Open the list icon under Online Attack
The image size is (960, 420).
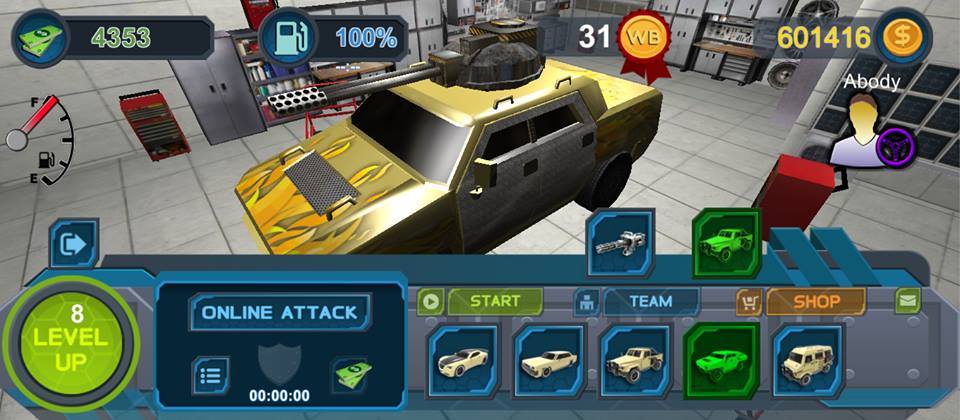pyautogui.click(x=210, y=375)
